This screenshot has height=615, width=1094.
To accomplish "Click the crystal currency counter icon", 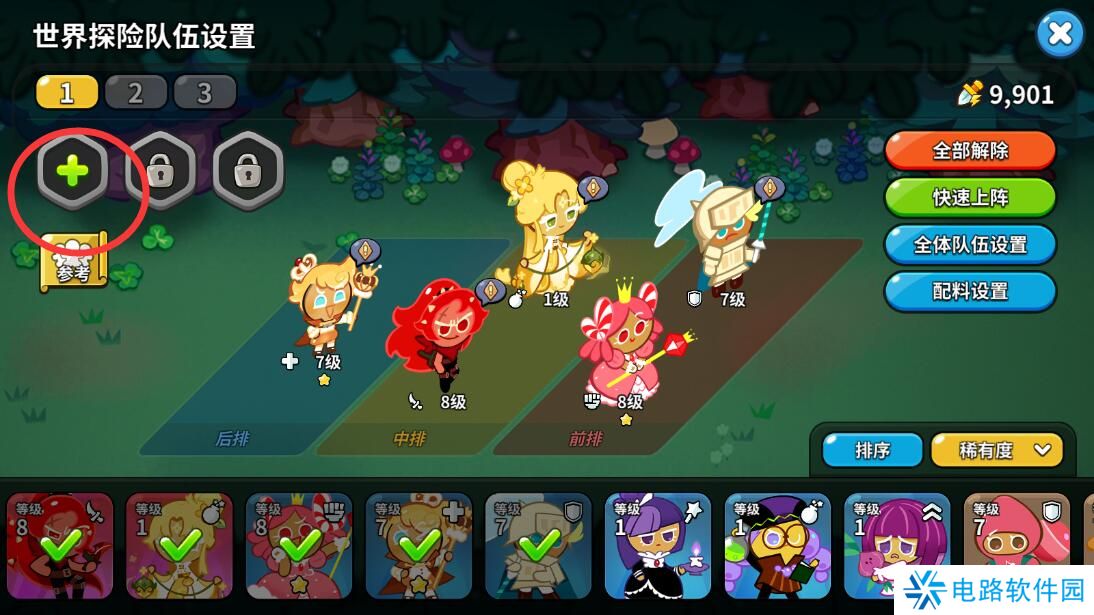I will tap(969, 94).
